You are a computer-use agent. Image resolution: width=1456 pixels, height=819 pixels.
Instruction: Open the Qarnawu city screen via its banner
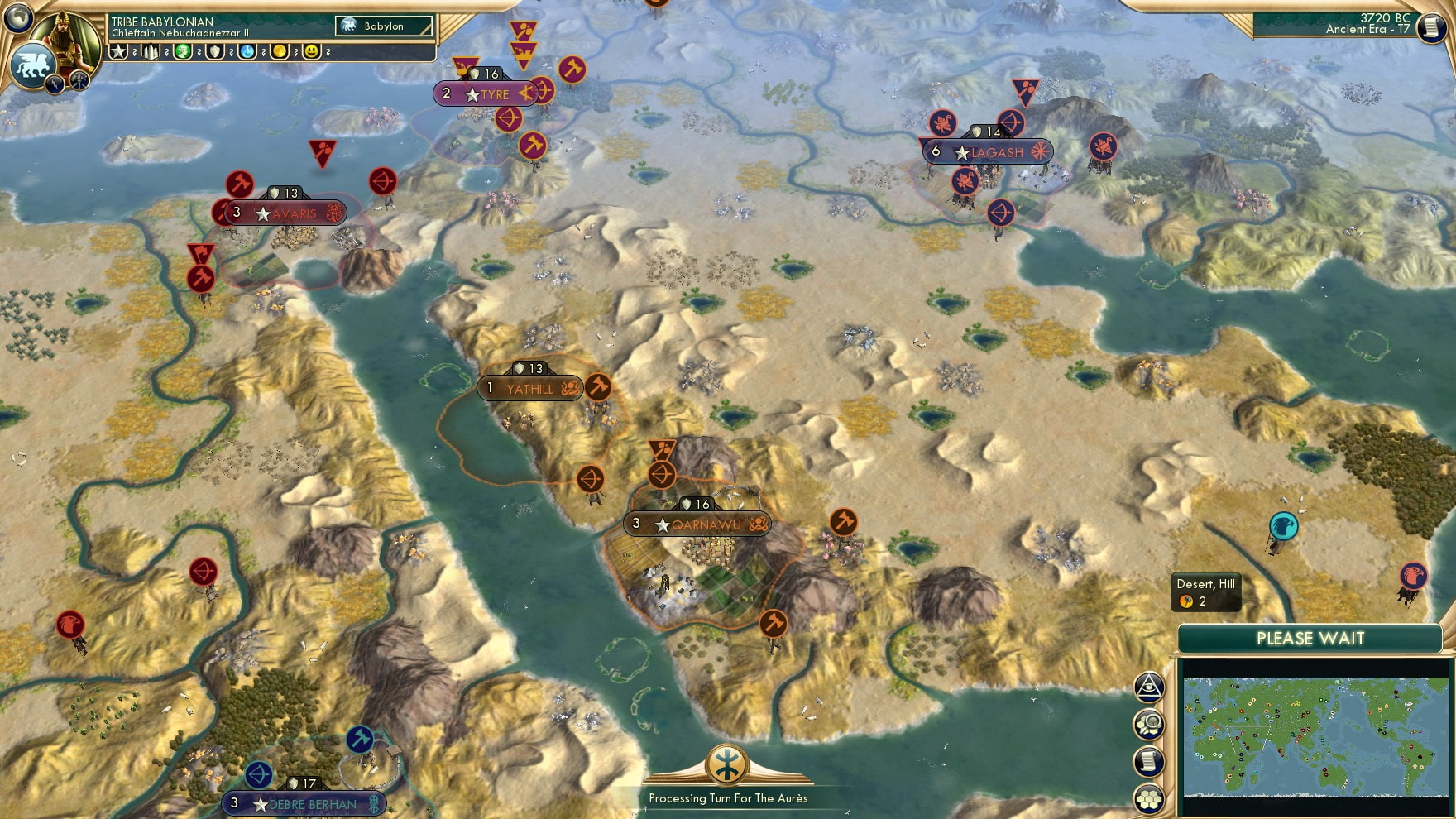697,523
